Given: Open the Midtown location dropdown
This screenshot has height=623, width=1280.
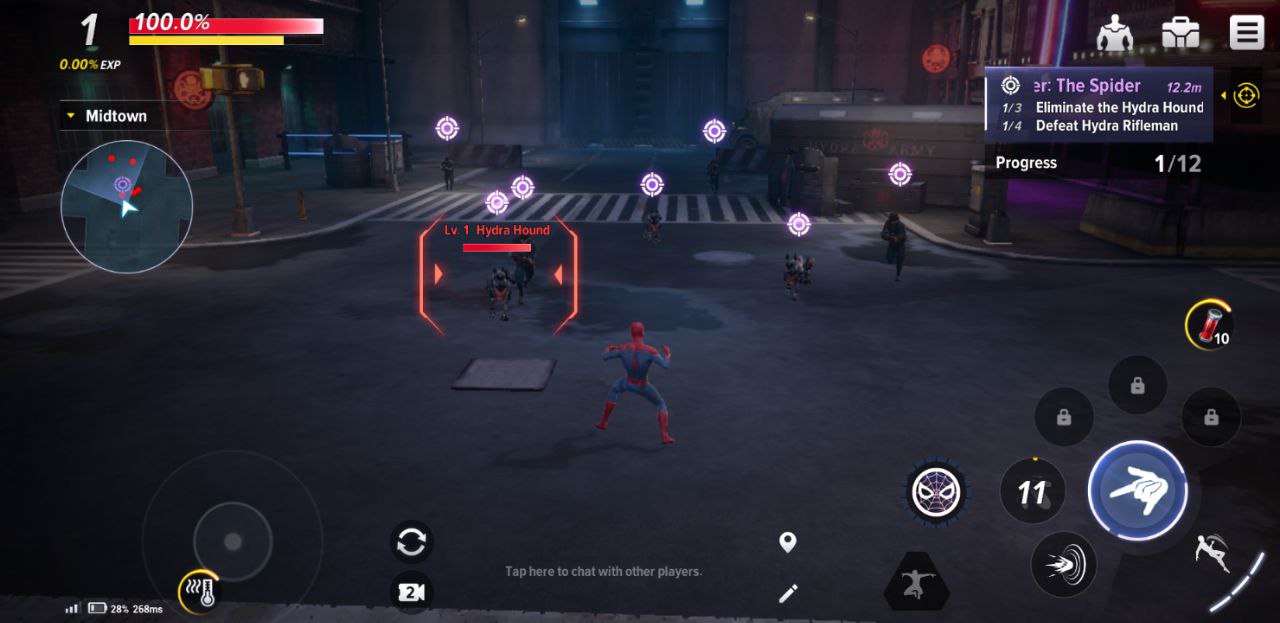Looking at the screenshot, I should click(105, 116).
